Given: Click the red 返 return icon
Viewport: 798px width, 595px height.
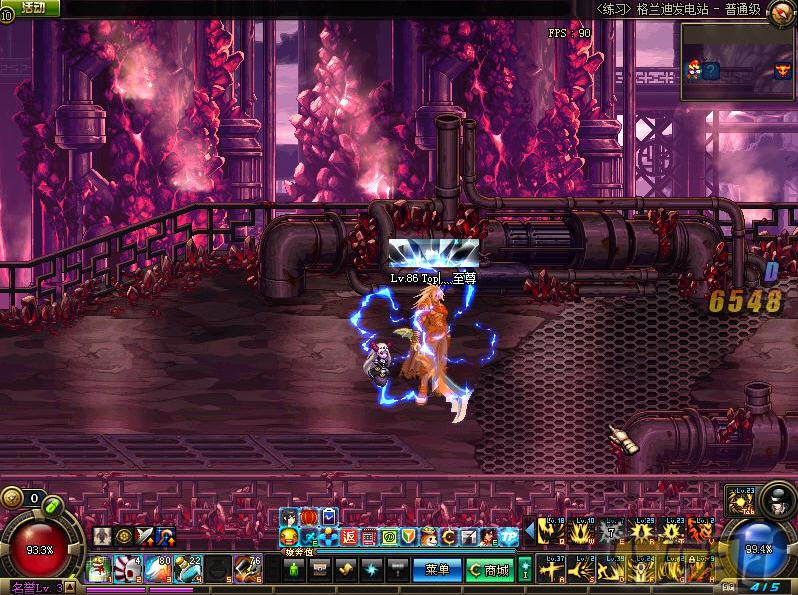Looking at the screenshot, I should click(349, 538).
